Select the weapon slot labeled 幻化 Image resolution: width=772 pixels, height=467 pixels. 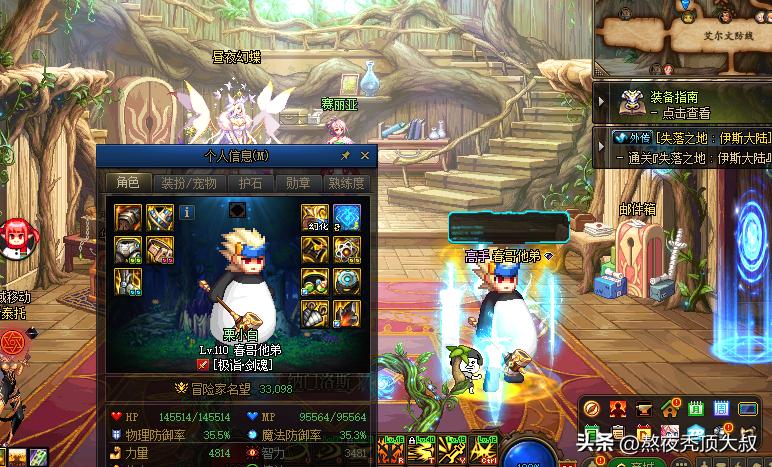(x=315, y=216)
